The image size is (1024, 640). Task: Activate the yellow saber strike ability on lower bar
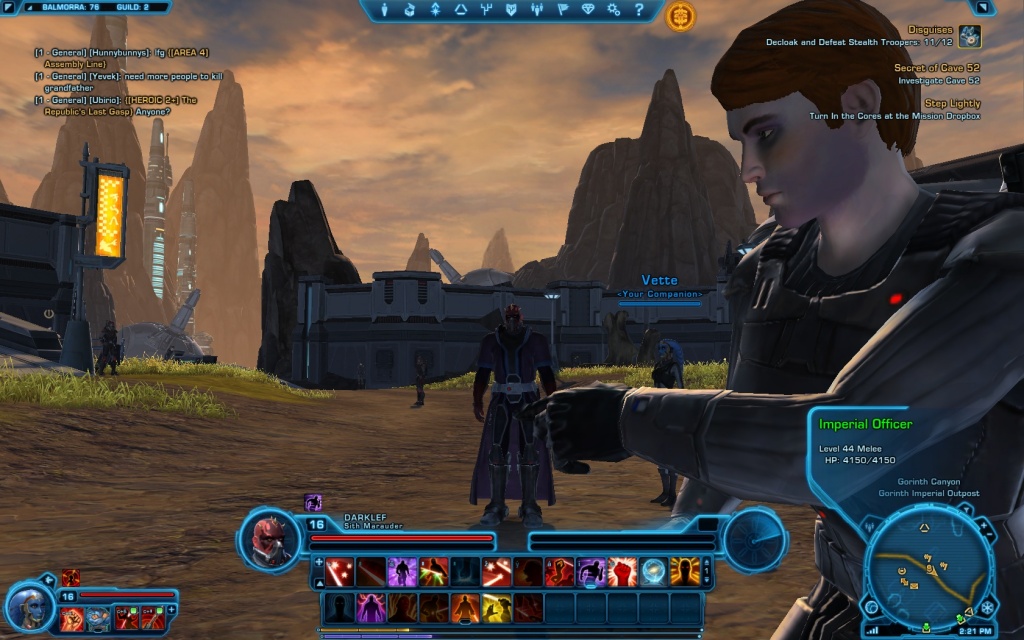[x=497, y=607]
